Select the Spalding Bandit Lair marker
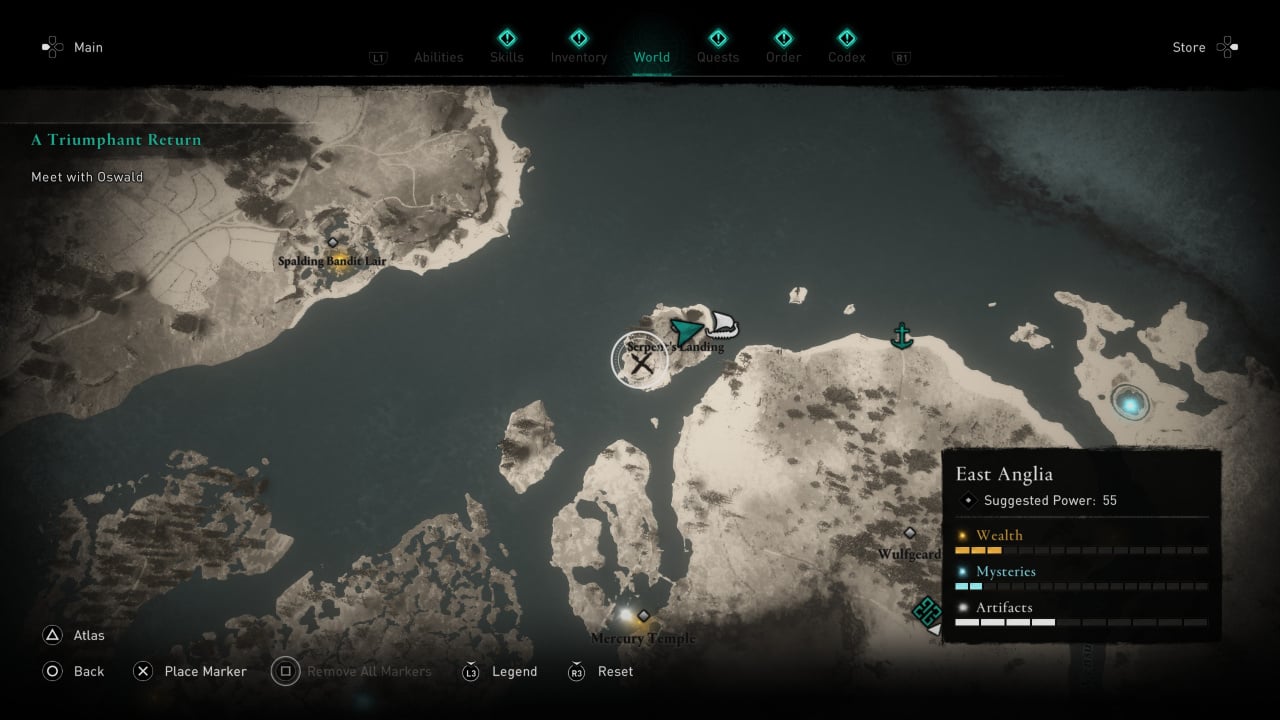Viewport: 1280px width, 720px height. coord(333,243)
